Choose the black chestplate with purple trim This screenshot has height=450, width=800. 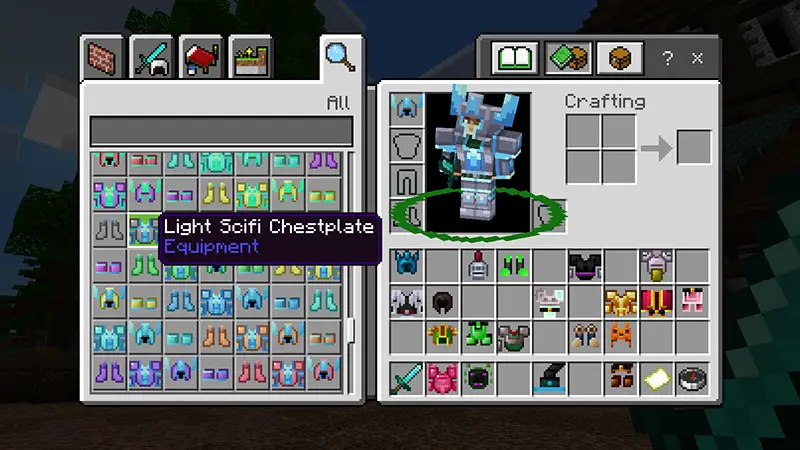point(586,266)
